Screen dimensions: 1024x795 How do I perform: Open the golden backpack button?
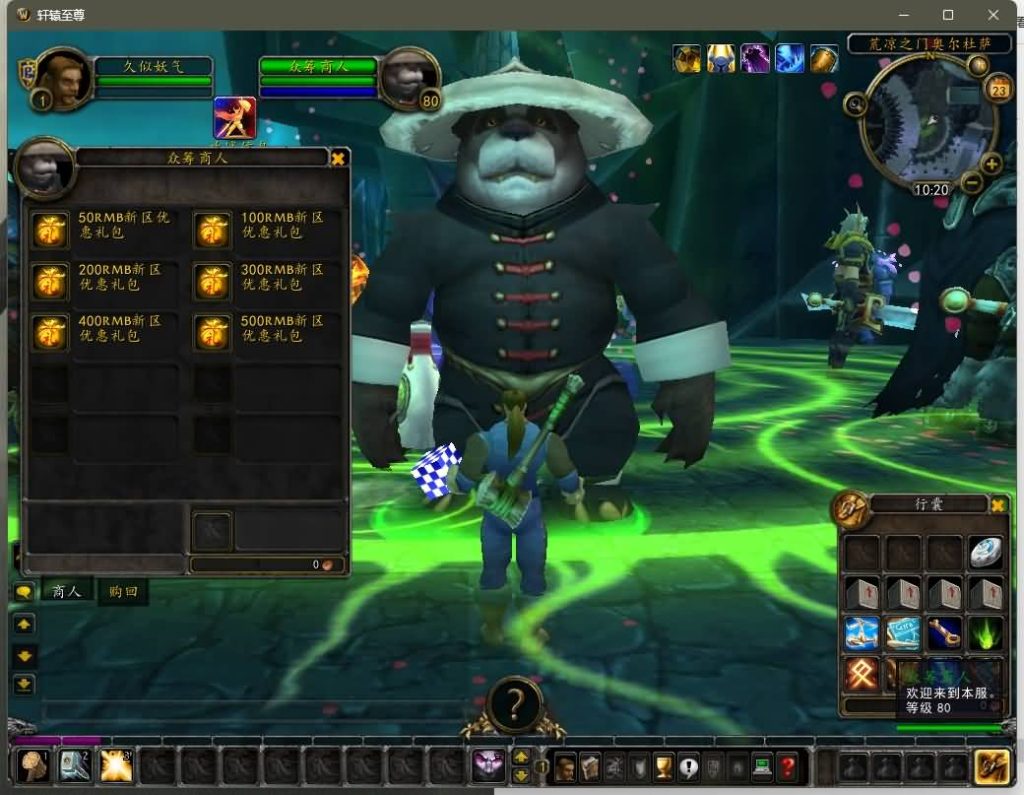pos(991,766)
